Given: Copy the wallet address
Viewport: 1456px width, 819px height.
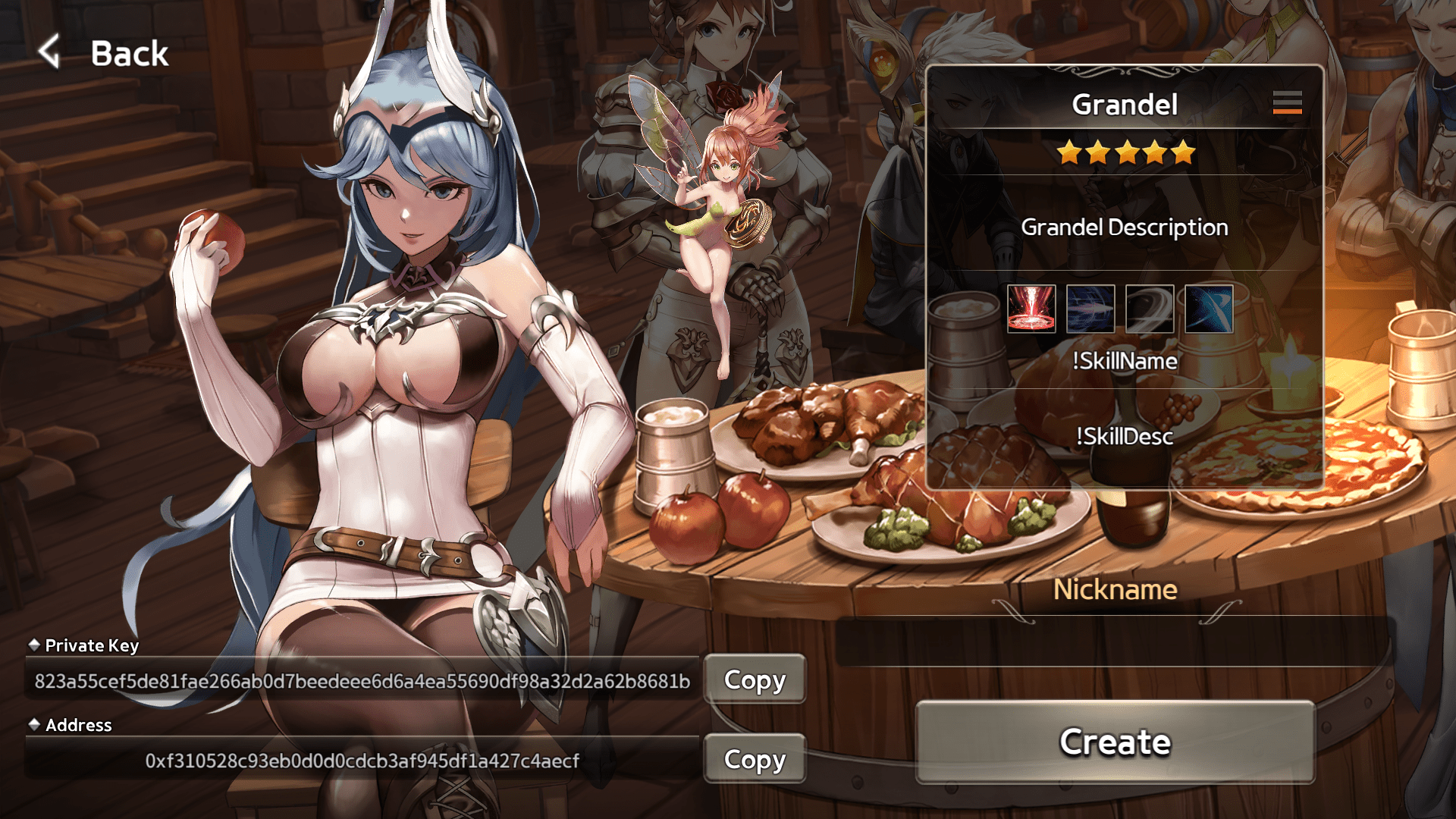Looking at the screenshot, I should click(755, 759).
